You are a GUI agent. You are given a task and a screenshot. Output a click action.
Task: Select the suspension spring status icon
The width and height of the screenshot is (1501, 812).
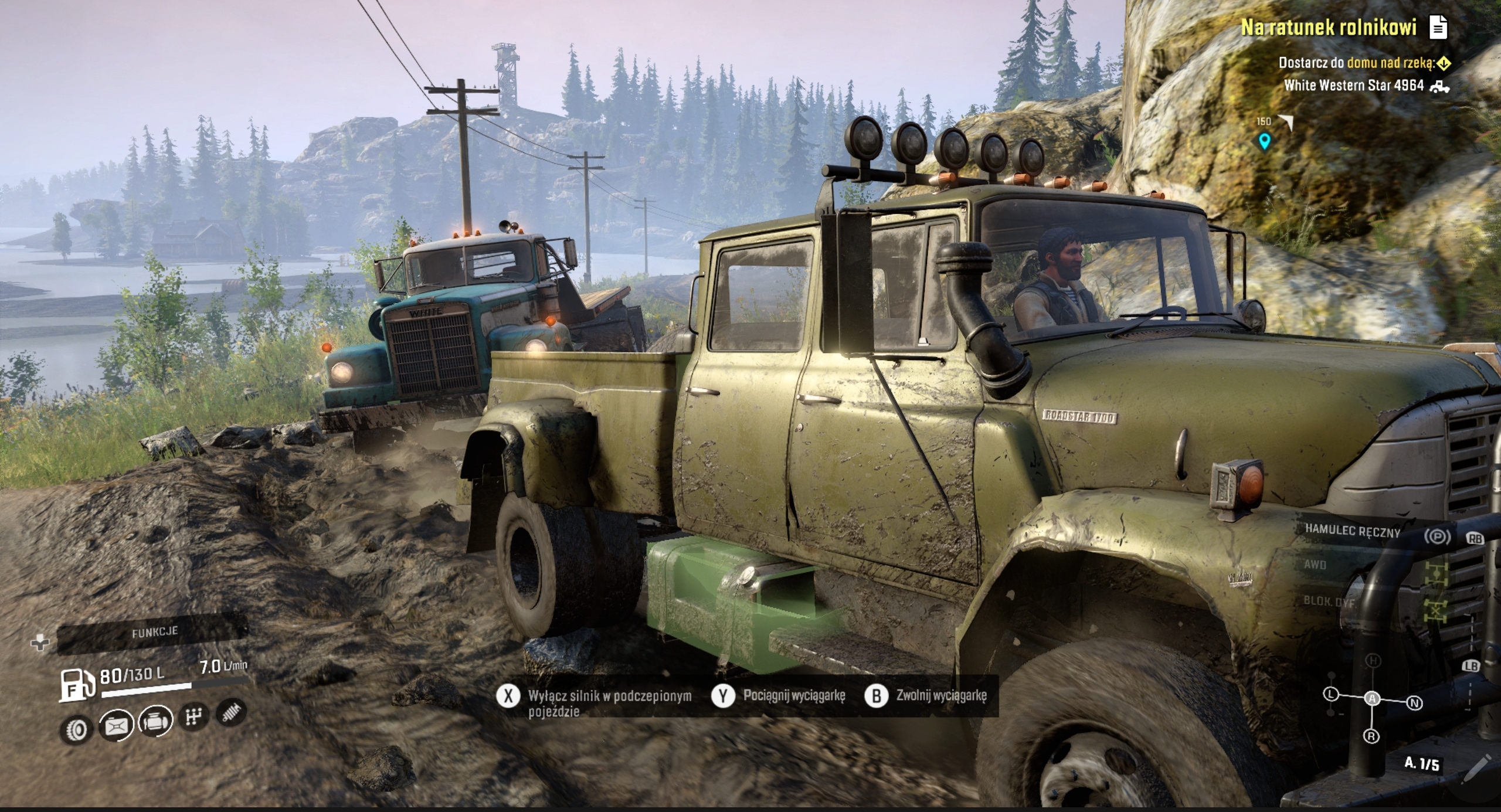[231, 712]
